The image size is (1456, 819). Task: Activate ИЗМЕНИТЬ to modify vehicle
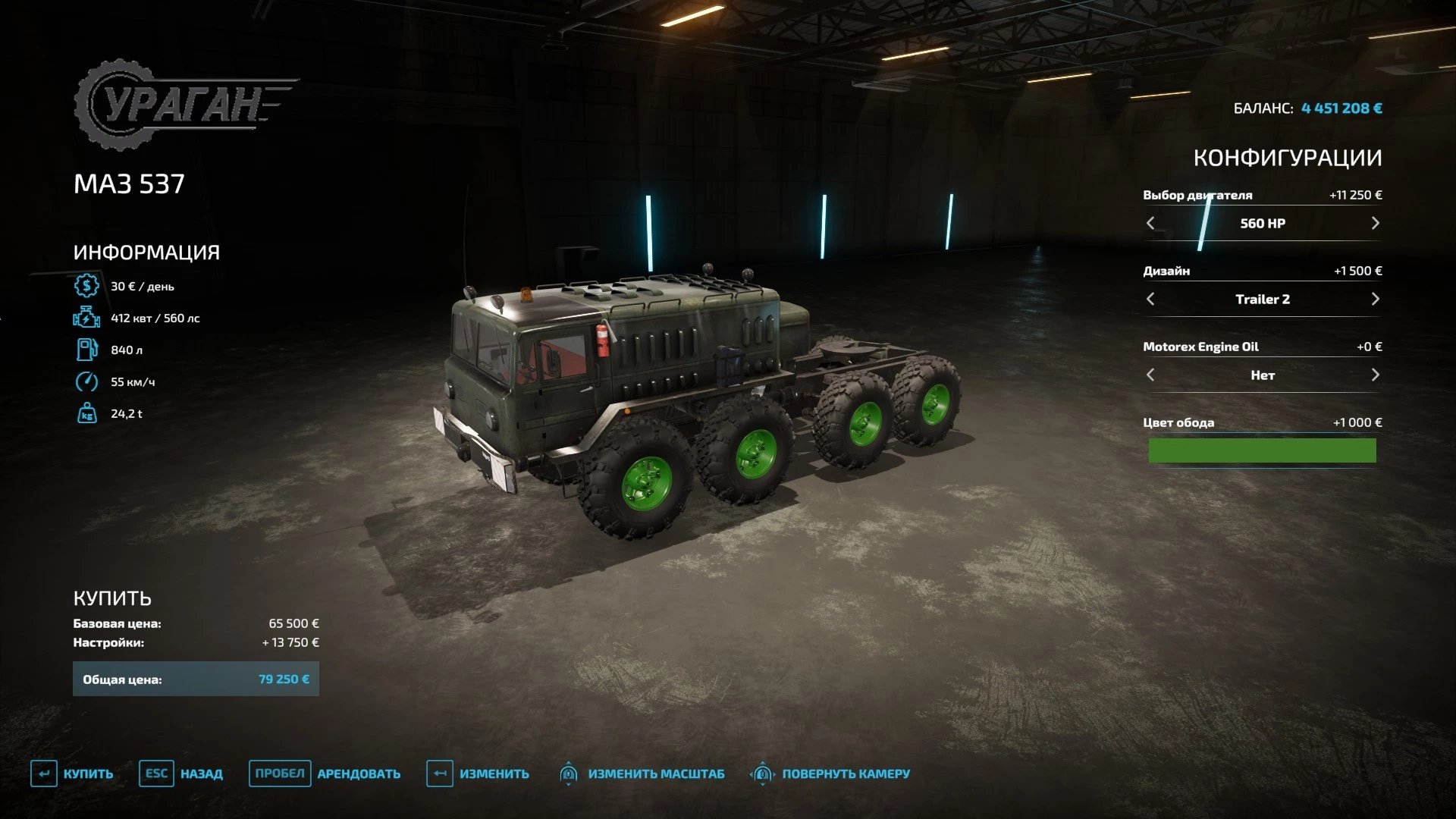pos(494,773)
